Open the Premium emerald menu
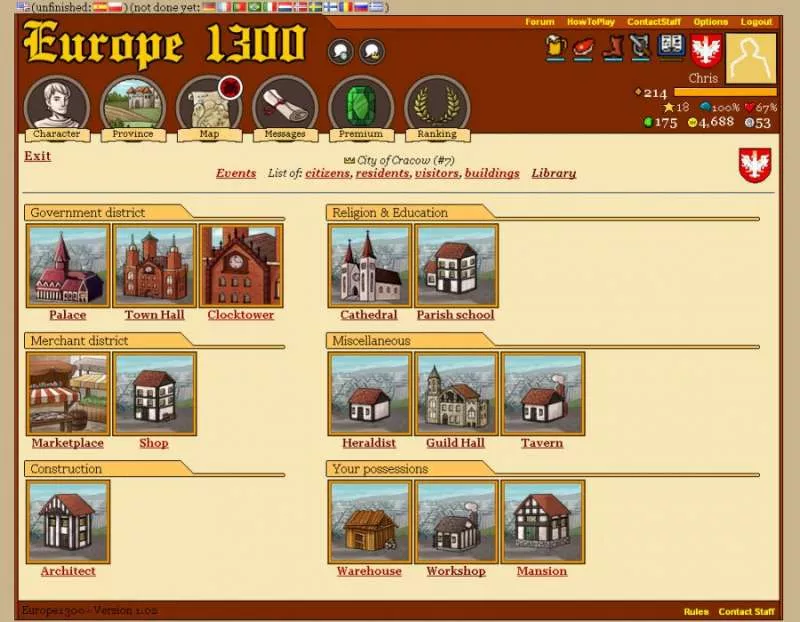800x622 pixels. [x=361, y=106]
